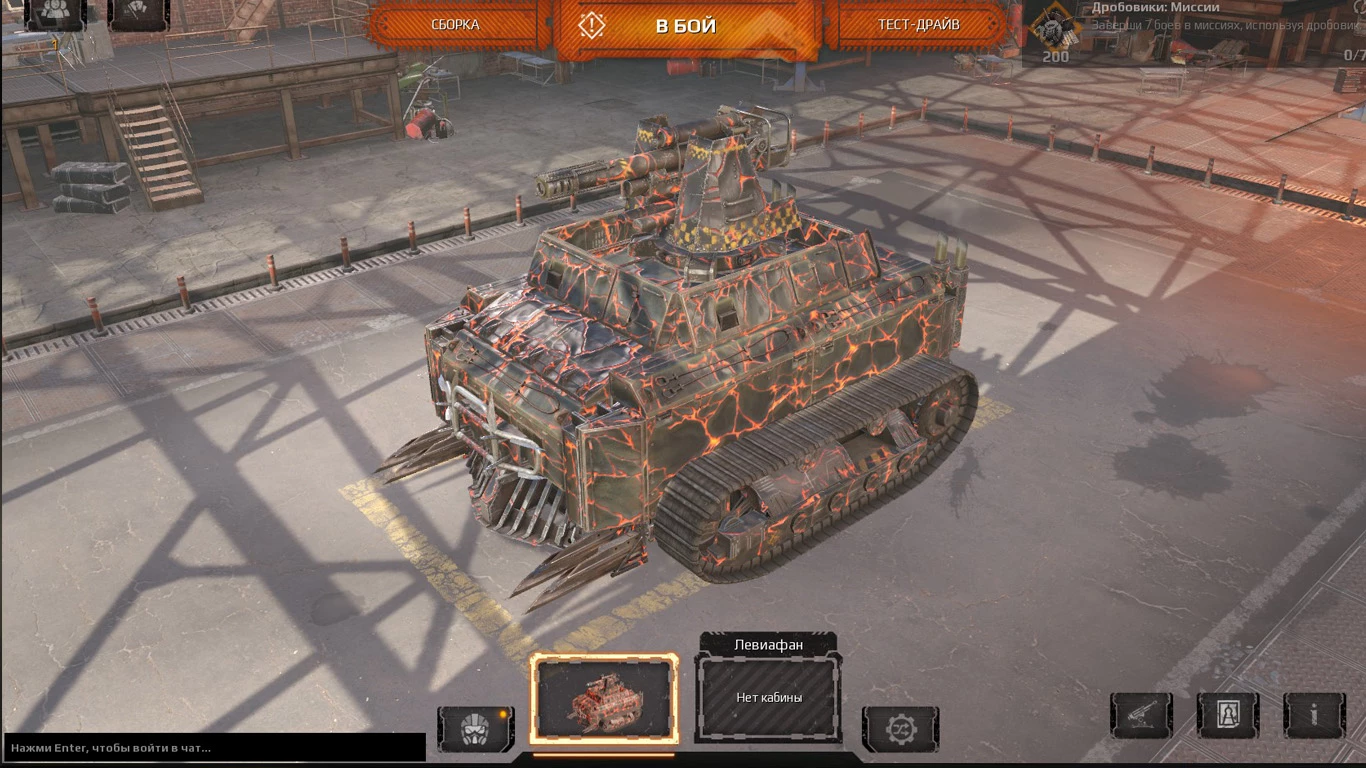Screen dimensions: 1366x768
Task: Click the gear with shuffle arrows button
Action: click(900, 729)
